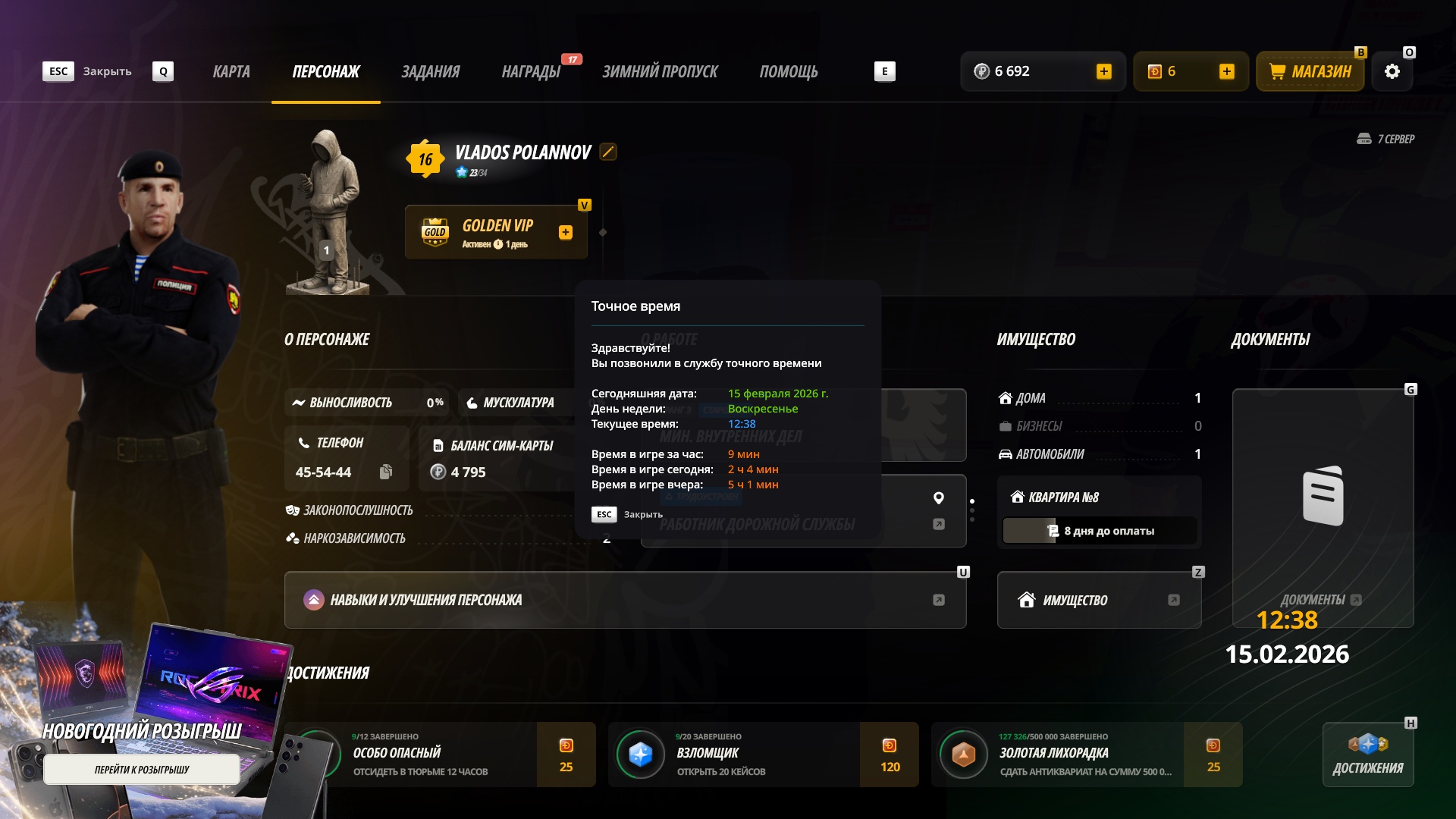
Task: Edit the name Vlados Polannov with the pencil
Action: coord(608,152)
